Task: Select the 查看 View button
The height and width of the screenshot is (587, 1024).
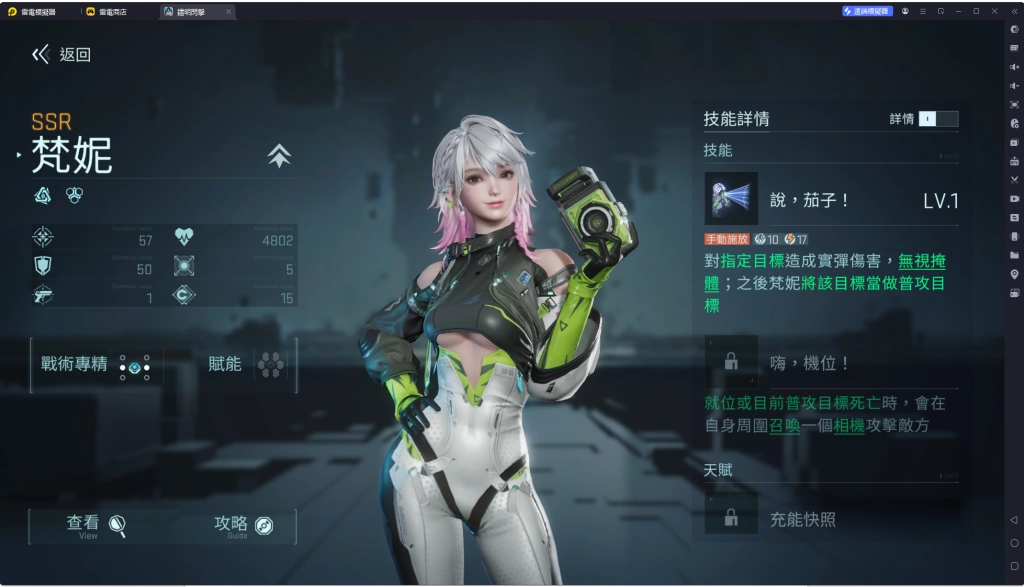Action: (x=96, y=525)
